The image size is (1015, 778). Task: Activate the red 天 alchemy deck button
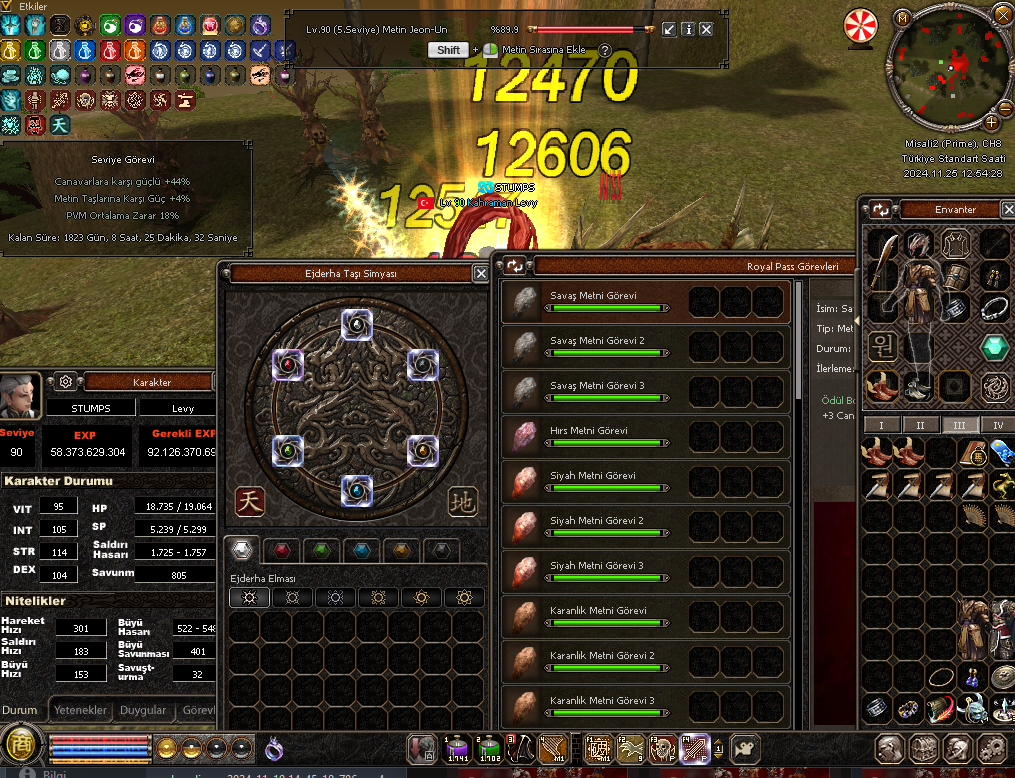(250, 501)
